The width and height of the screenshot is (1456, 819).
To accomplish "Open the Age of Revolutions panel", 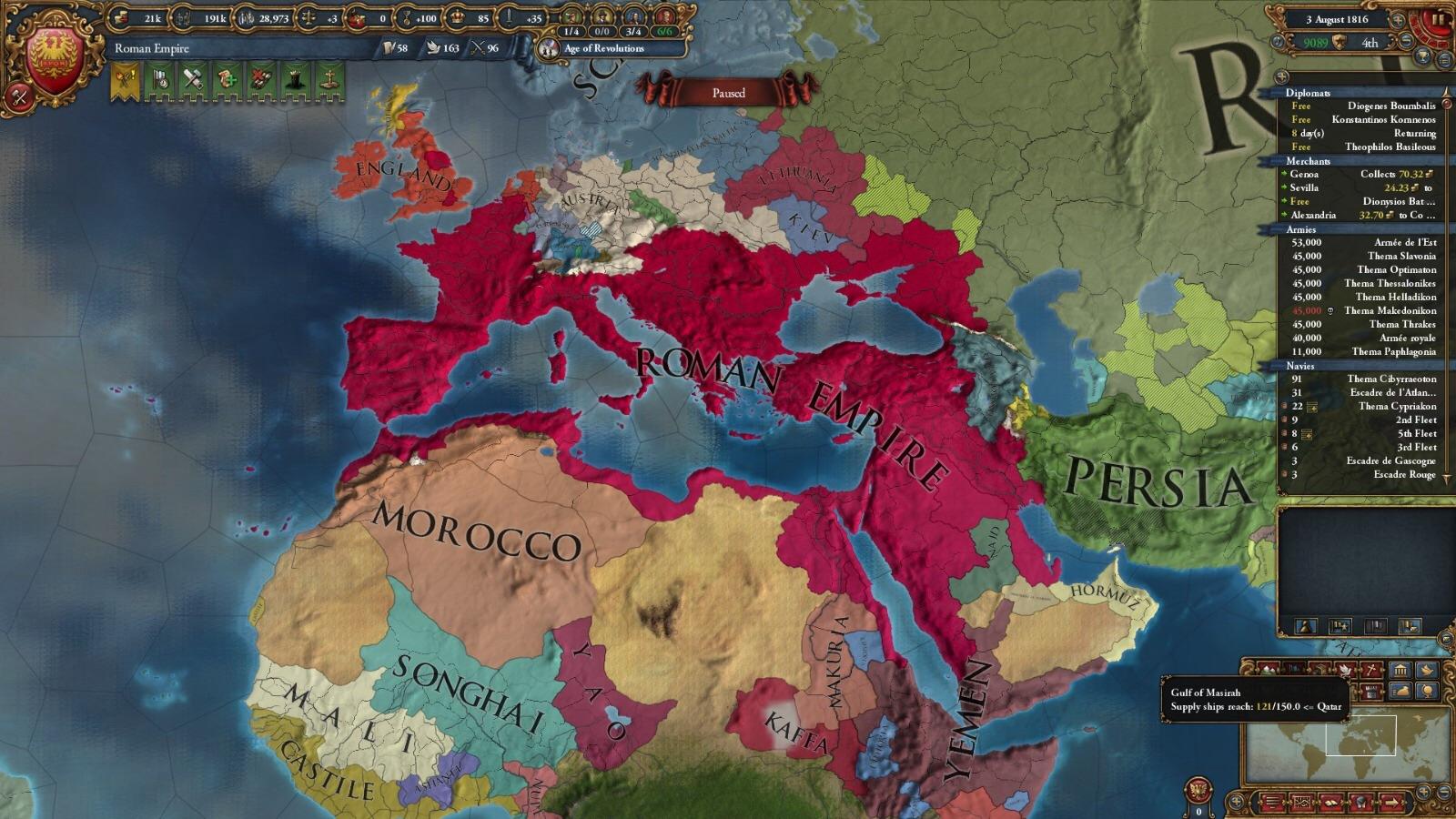I will (x=605, y=49).
